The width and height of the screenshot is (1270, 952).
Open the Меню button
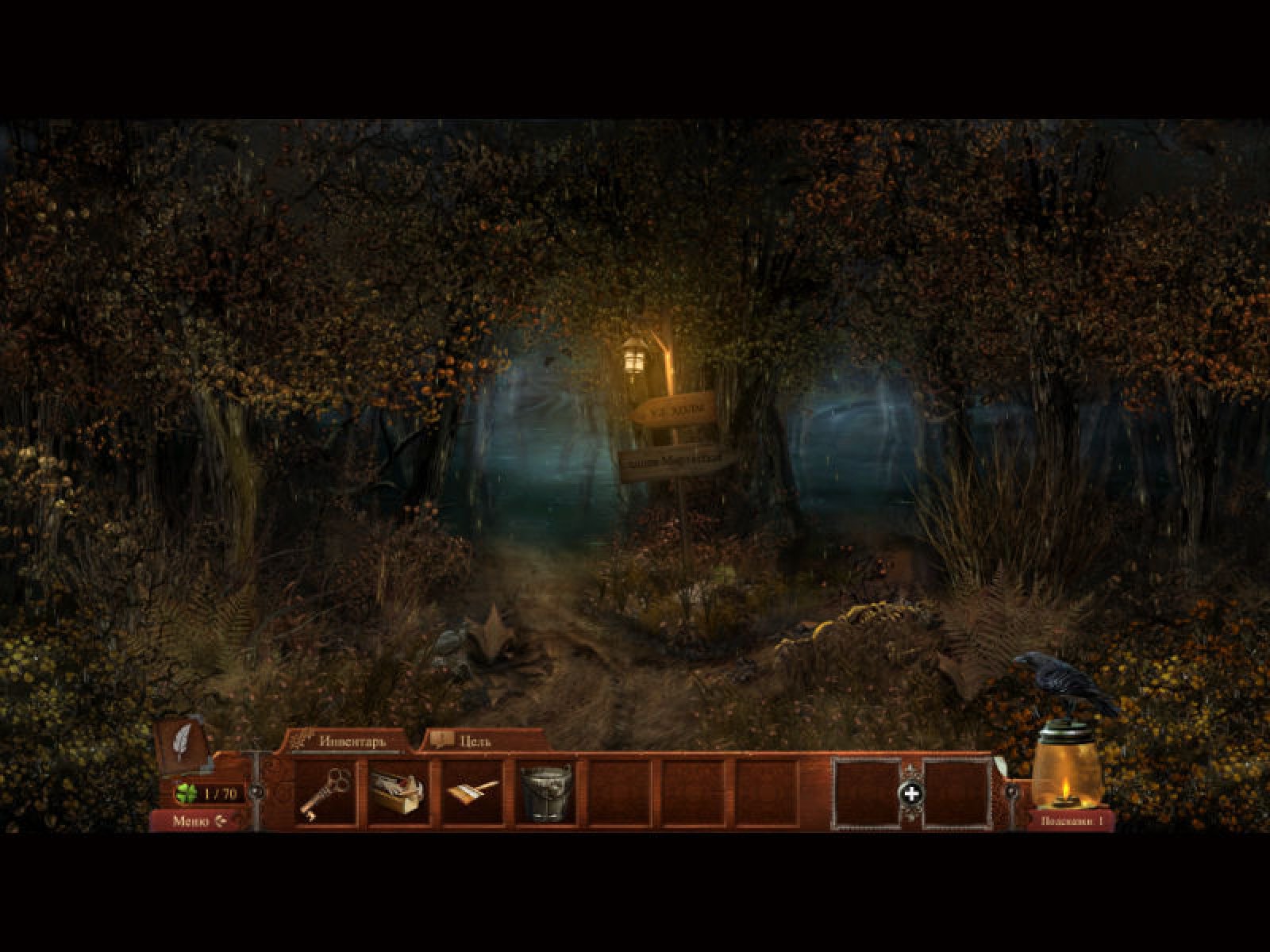click(198, 821)
